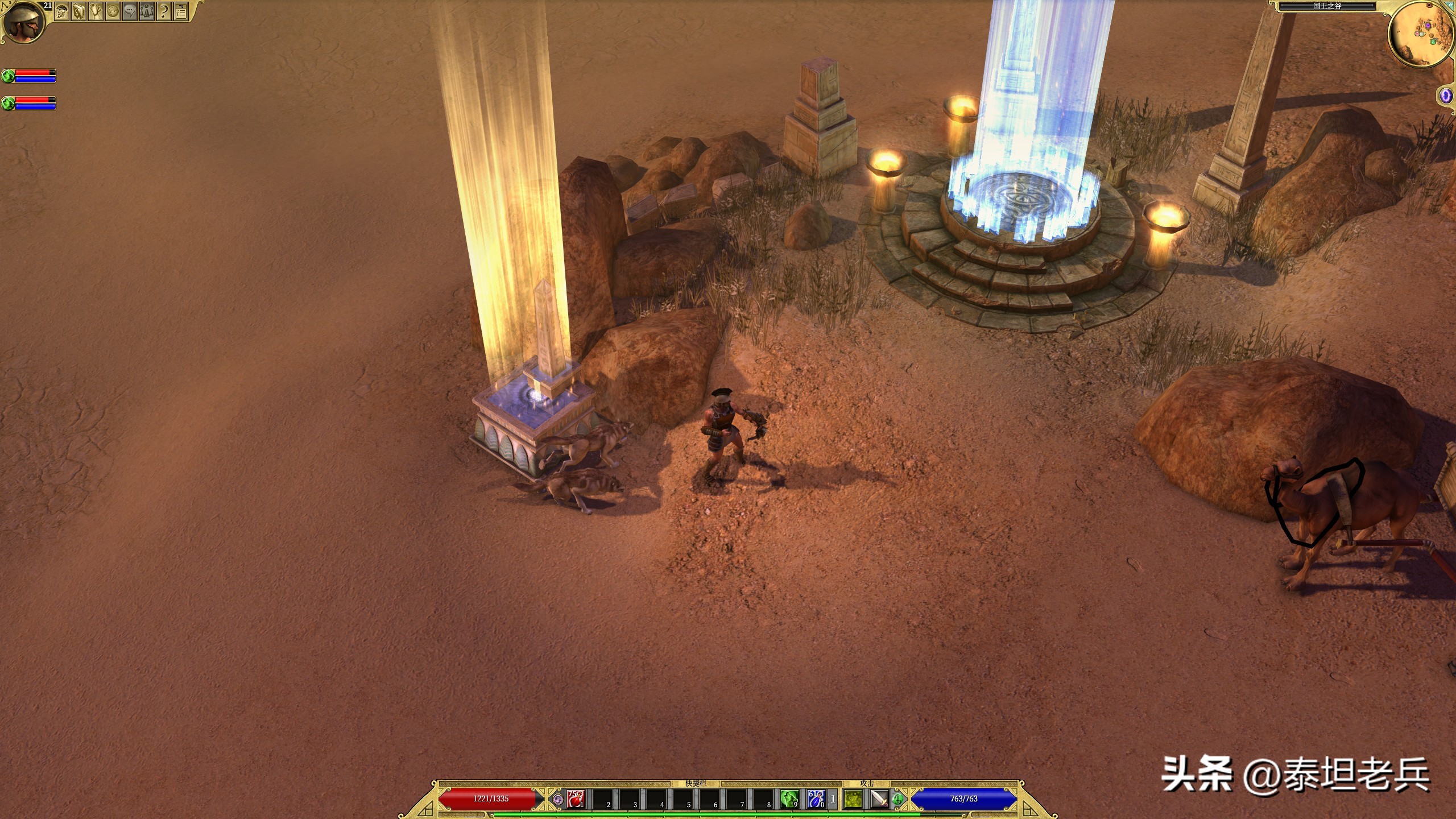Use the red health potion slot
This screenshot has width=1456, height=819.
[576, 799]
